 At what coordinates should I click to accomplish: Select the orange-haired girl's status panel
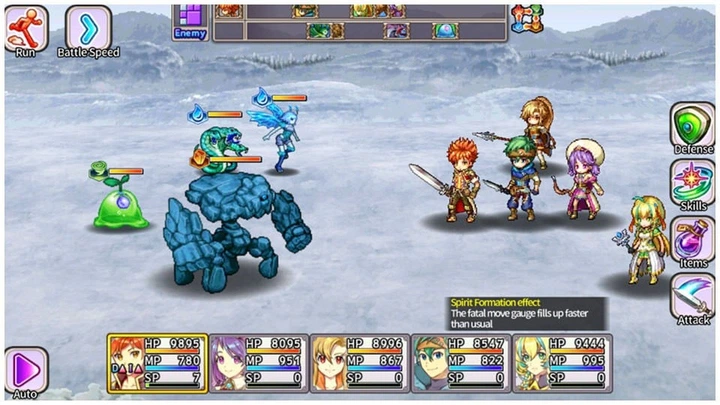360,360
